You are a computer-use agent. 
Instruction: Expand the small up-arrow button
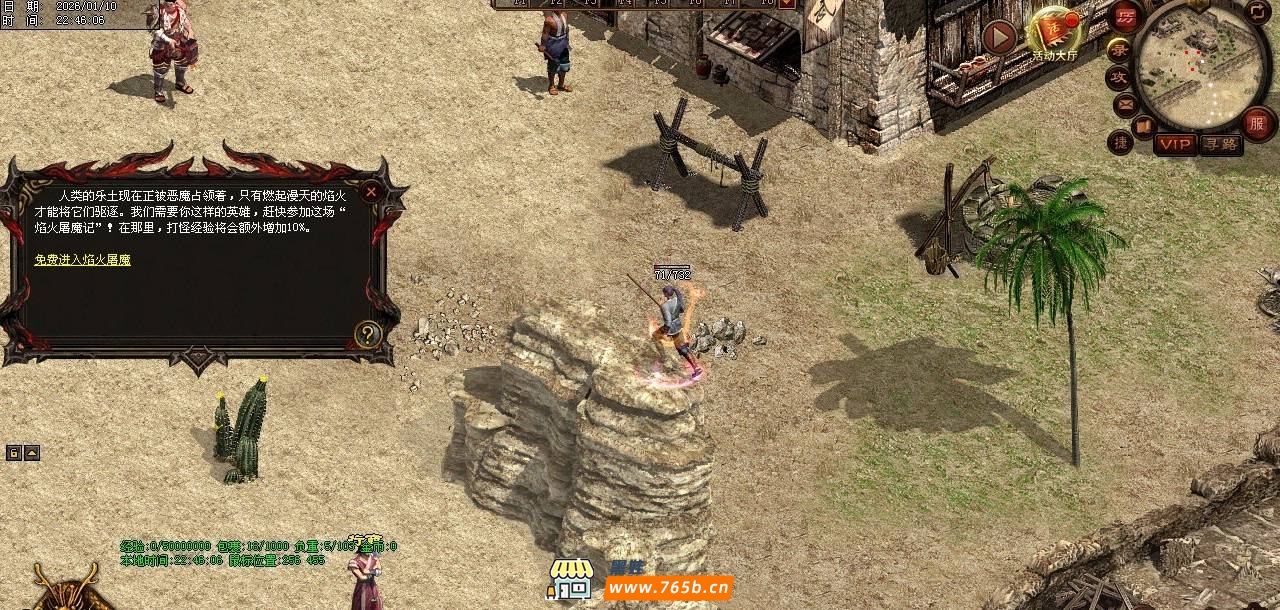click(32, 453)
